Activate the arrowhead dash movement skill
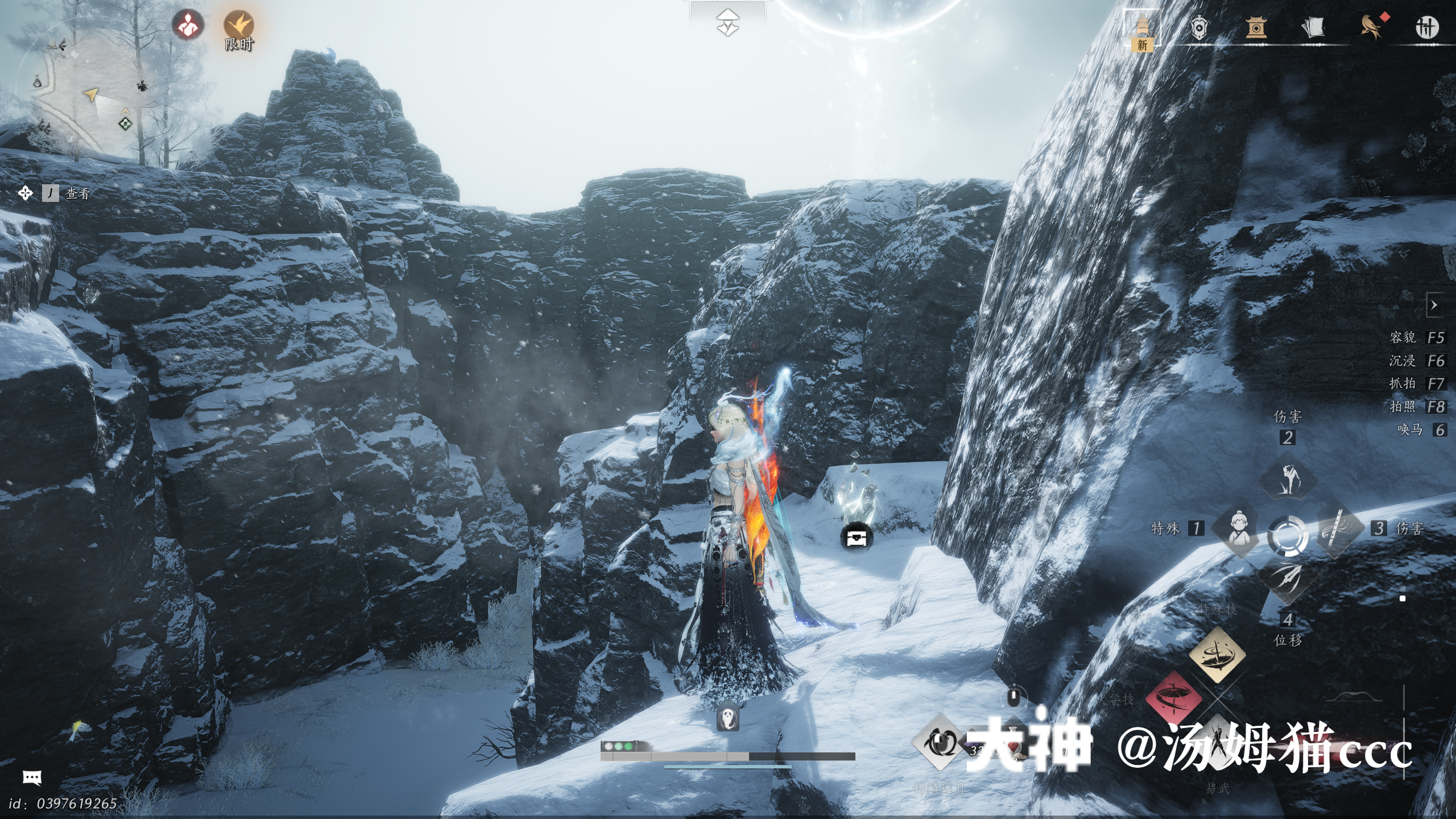Image resolution: width=1456 pixels, height=819 pixels. point(1288,580)
